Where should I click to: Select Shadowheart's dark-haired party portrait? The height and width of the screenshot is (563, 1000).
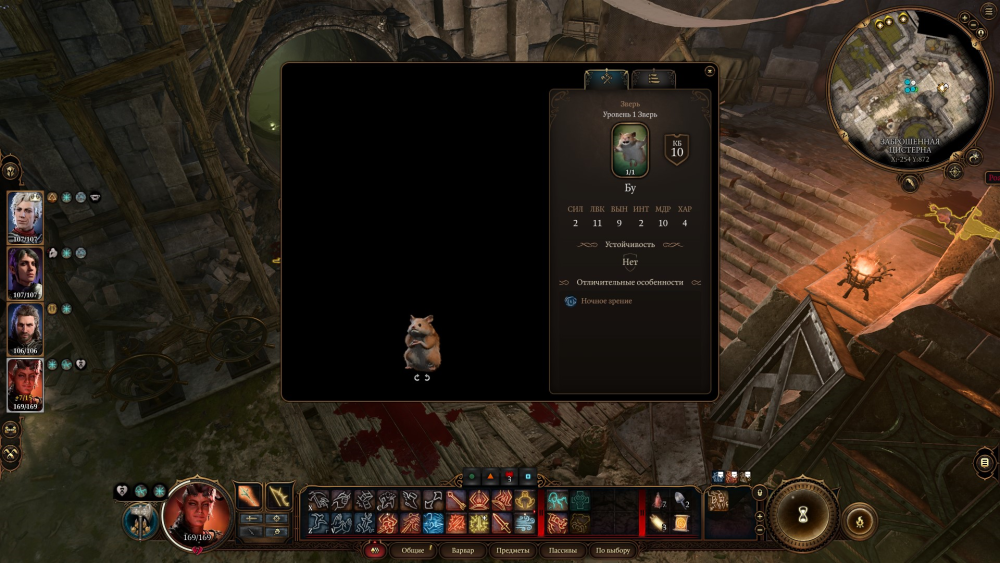tap(25, 272)
